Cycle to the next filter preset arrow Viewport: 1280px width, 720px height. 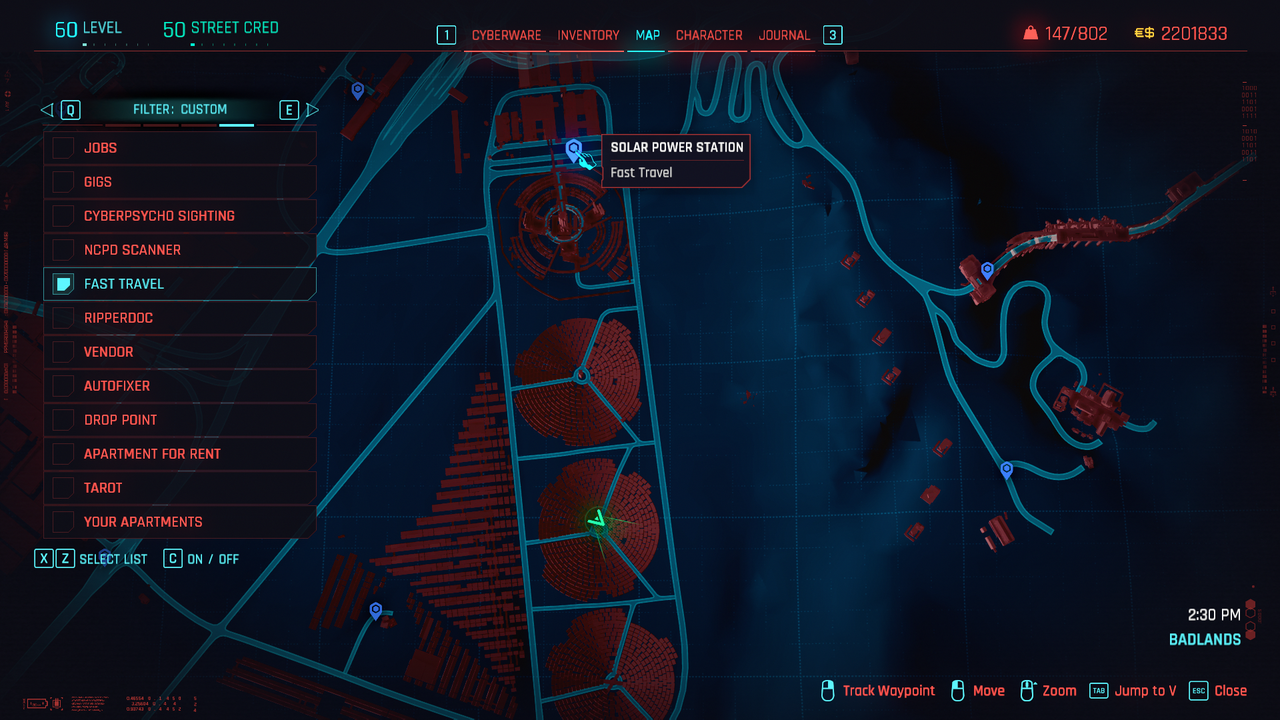pos(312,110)
